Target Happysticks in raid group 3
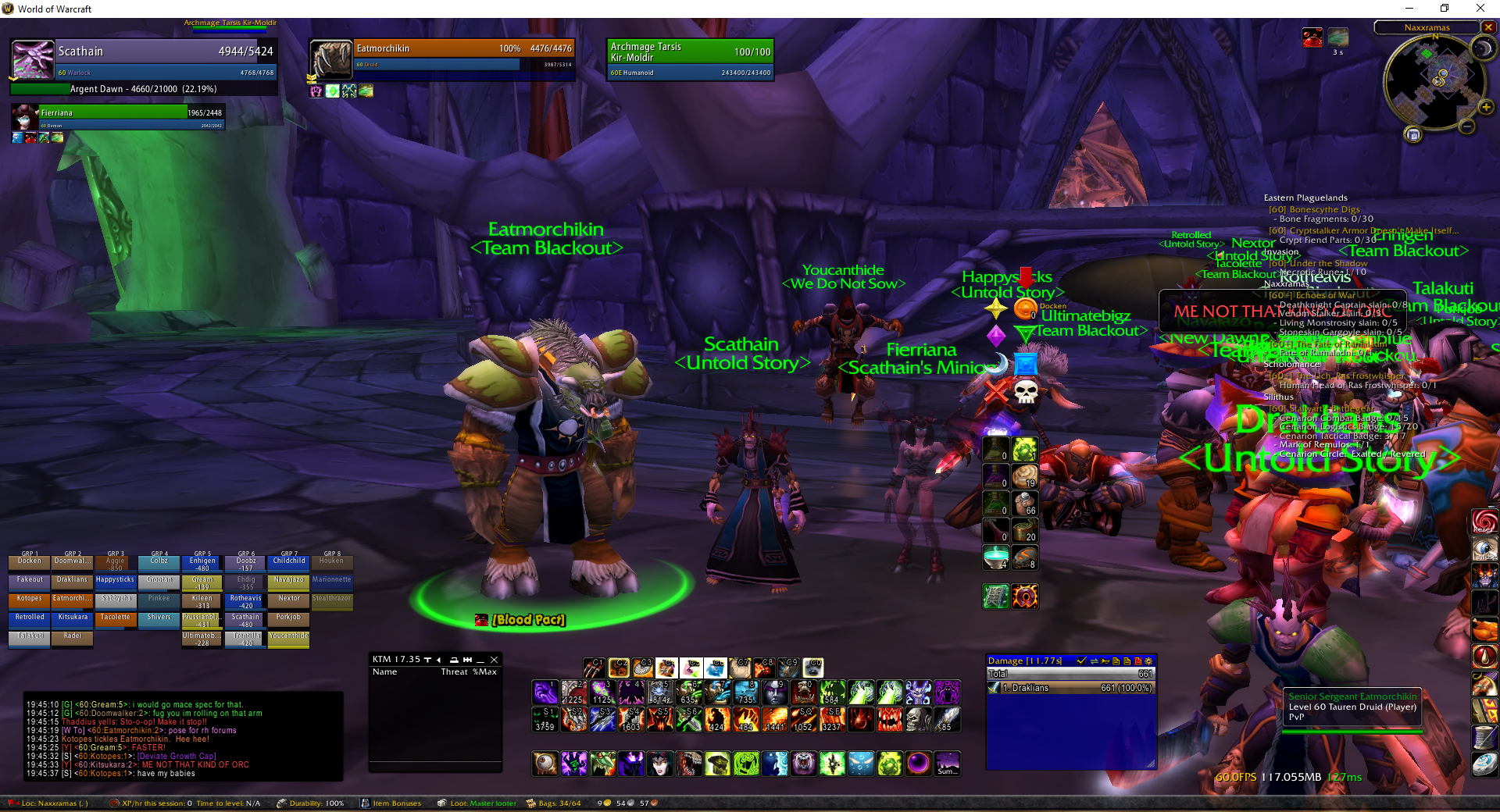 tap(116, 580)
